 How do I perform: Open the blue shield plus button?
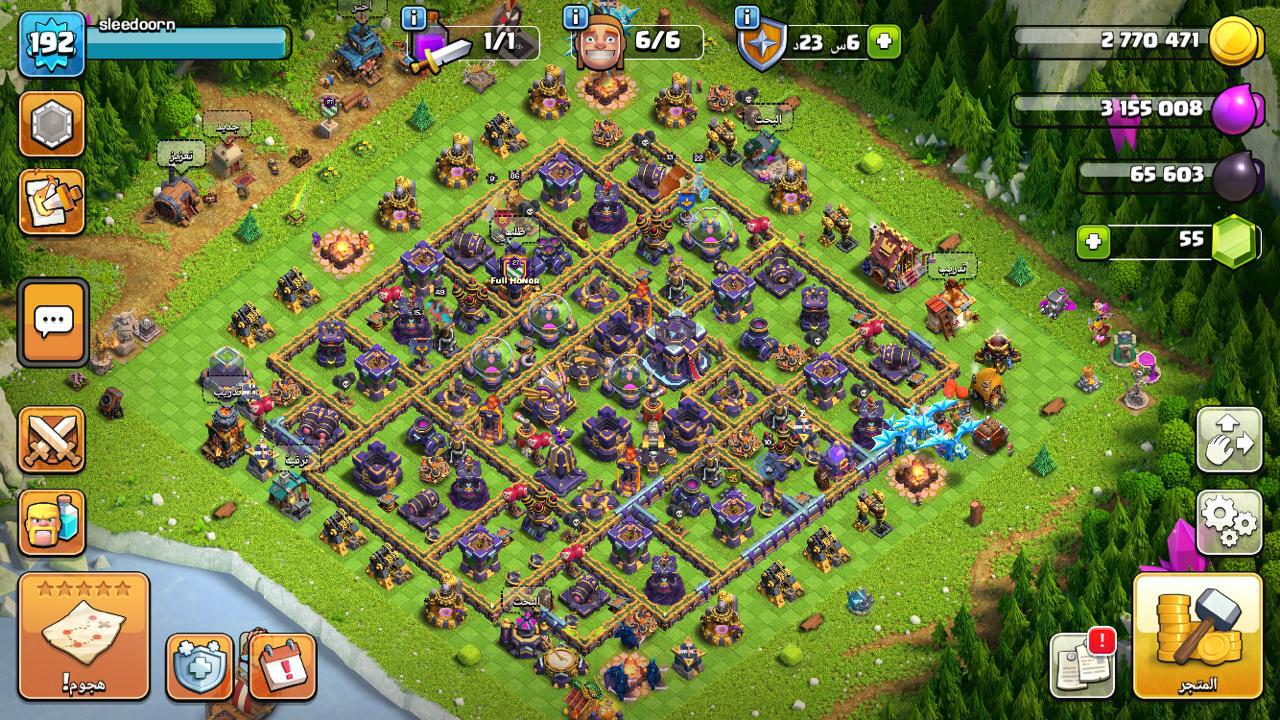coord(199,665)
